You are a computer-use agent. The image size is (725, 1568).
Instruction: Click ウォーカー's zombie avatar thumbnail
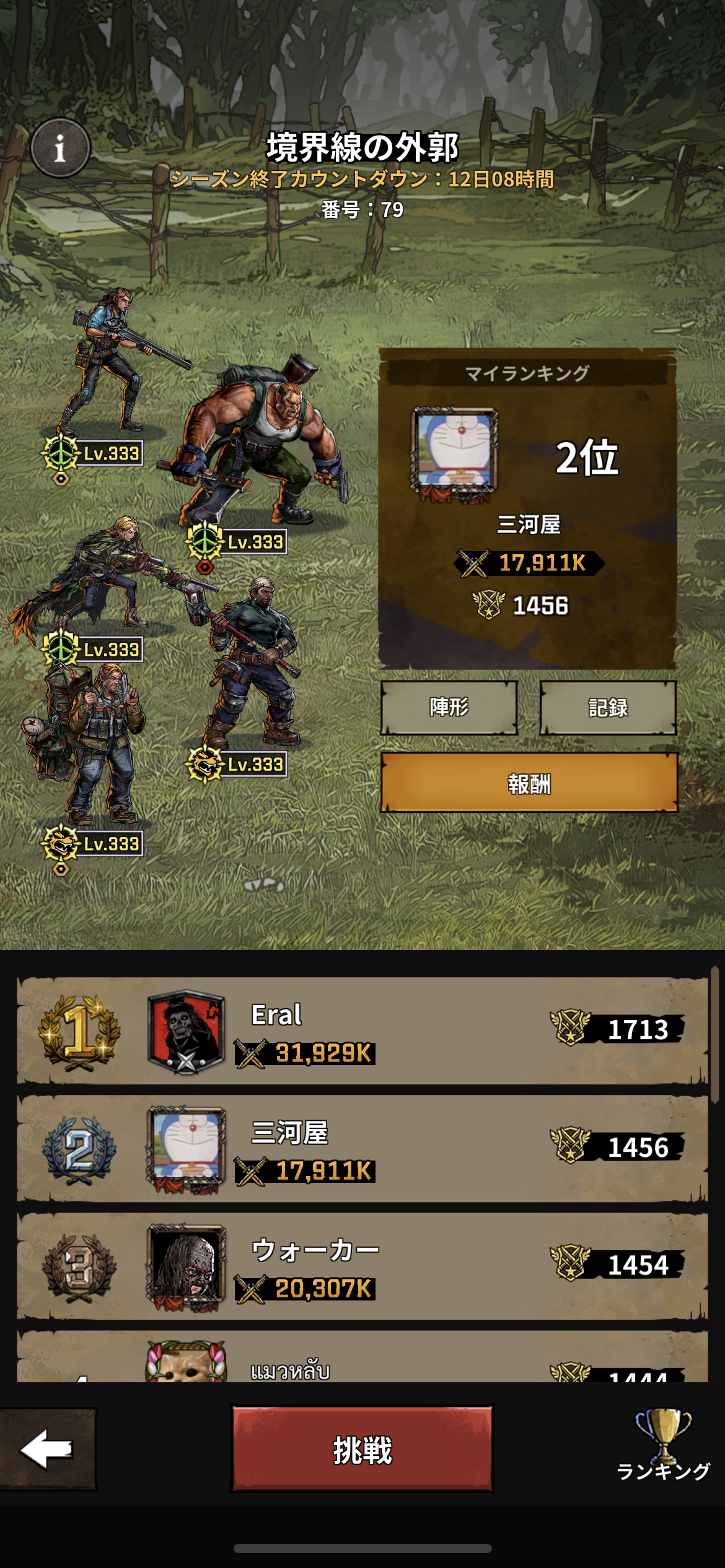click(186, 1267)
